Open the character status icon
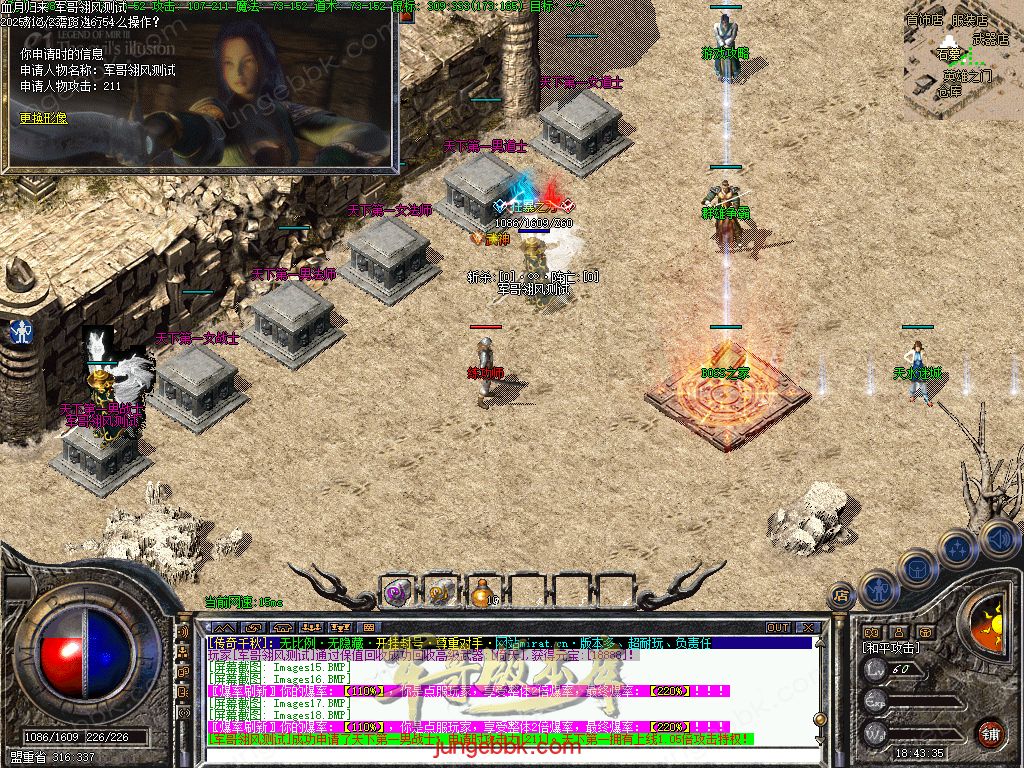Viewport: 1024px width, 768px height. coord(878,589)
